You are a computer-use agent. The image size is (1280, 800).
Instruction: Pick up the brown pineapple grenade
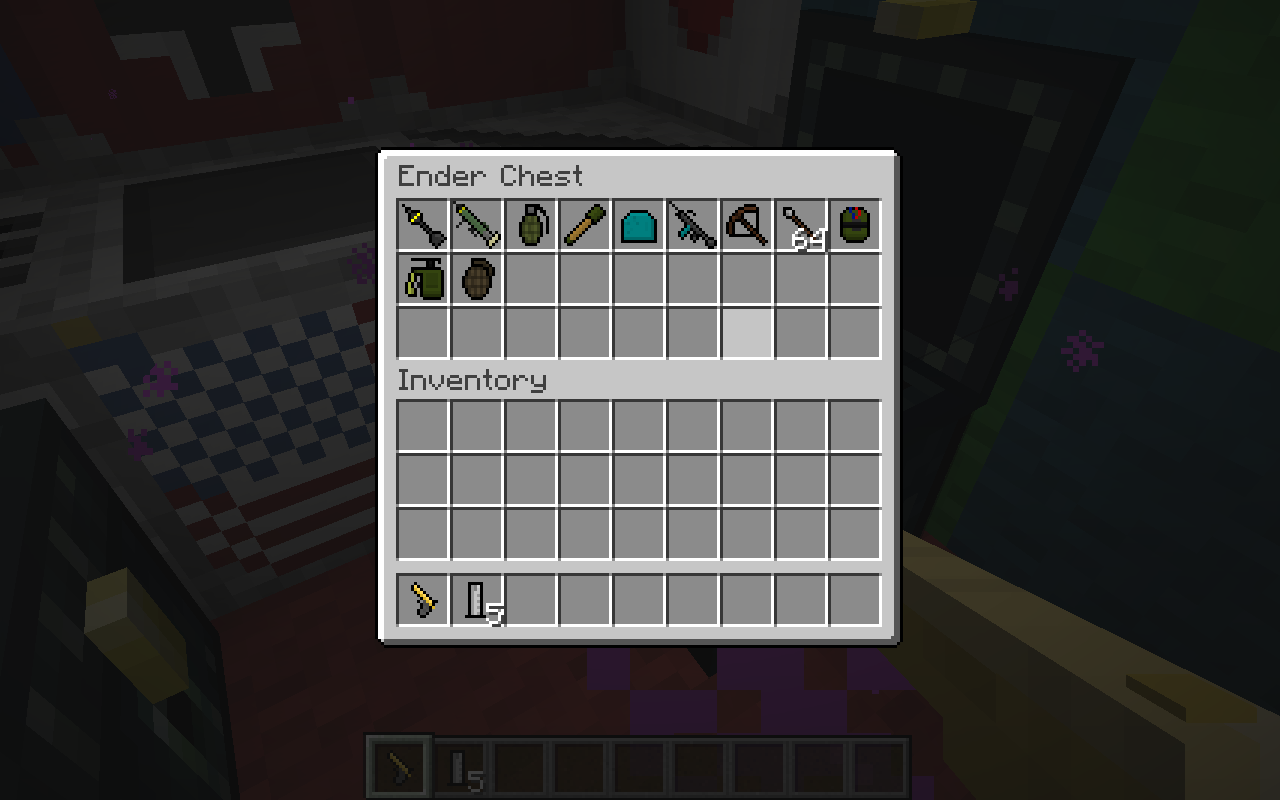477,278
